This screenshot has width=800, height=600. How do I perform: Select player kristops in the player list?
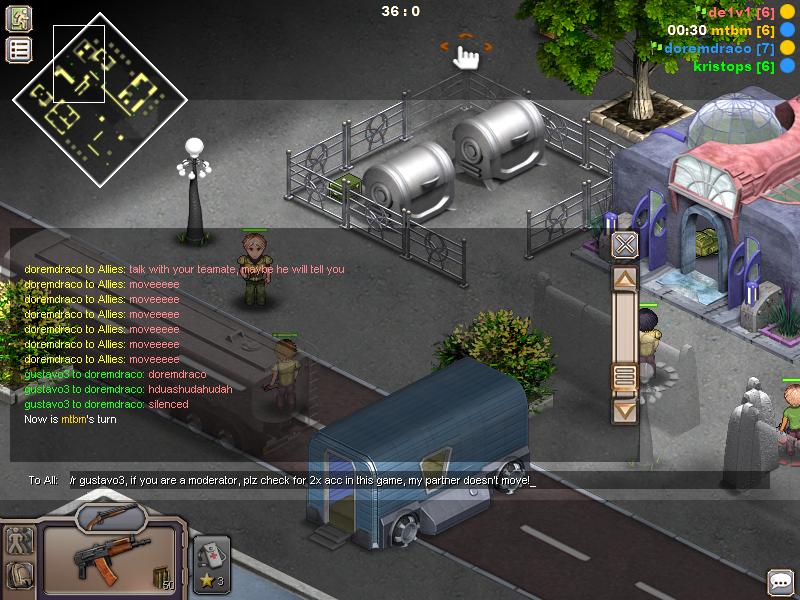(734, 66)
